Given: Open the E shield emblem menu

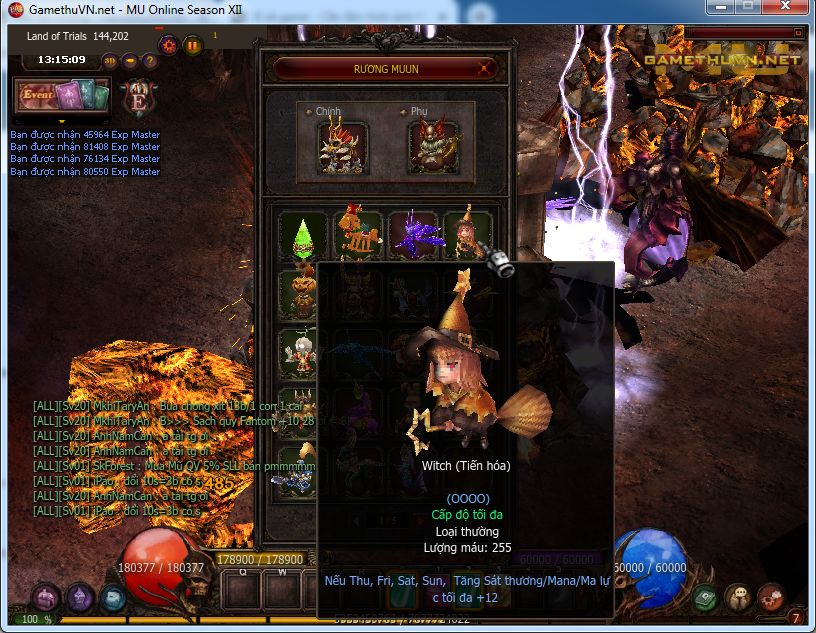Looking at the screenshot, I should 135,97.
